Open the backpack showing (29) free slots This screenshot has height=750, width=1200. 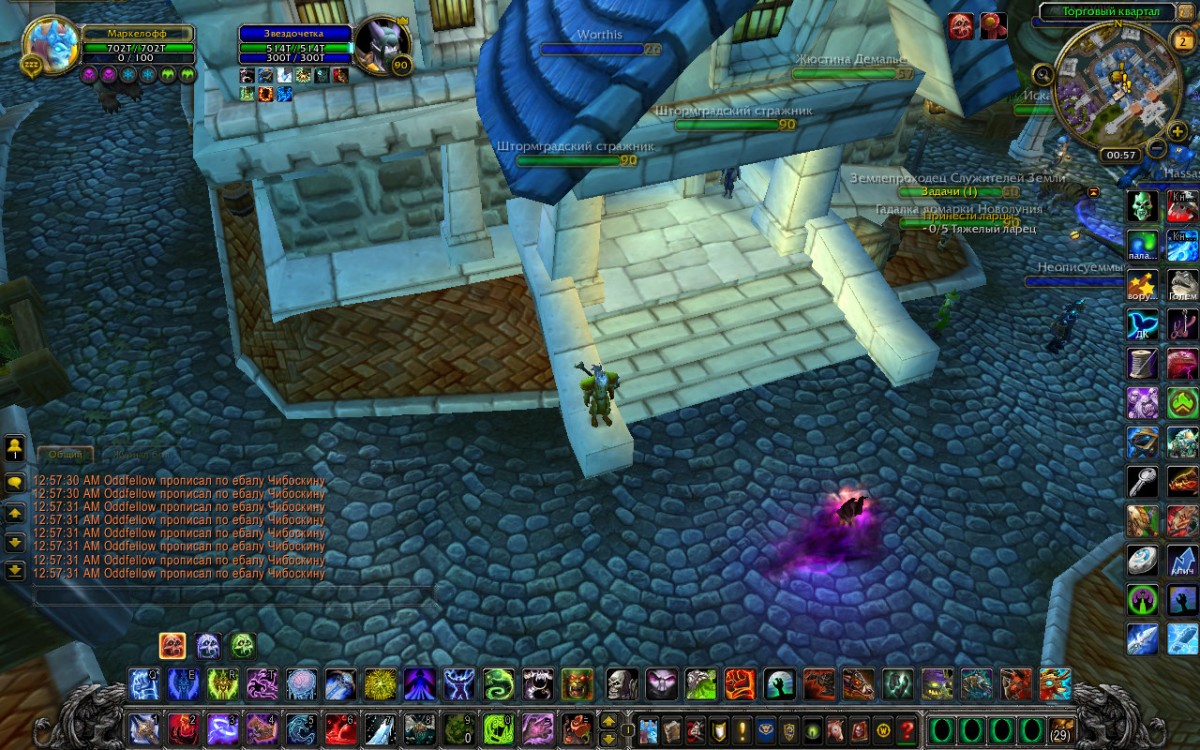pos(1061,728)
